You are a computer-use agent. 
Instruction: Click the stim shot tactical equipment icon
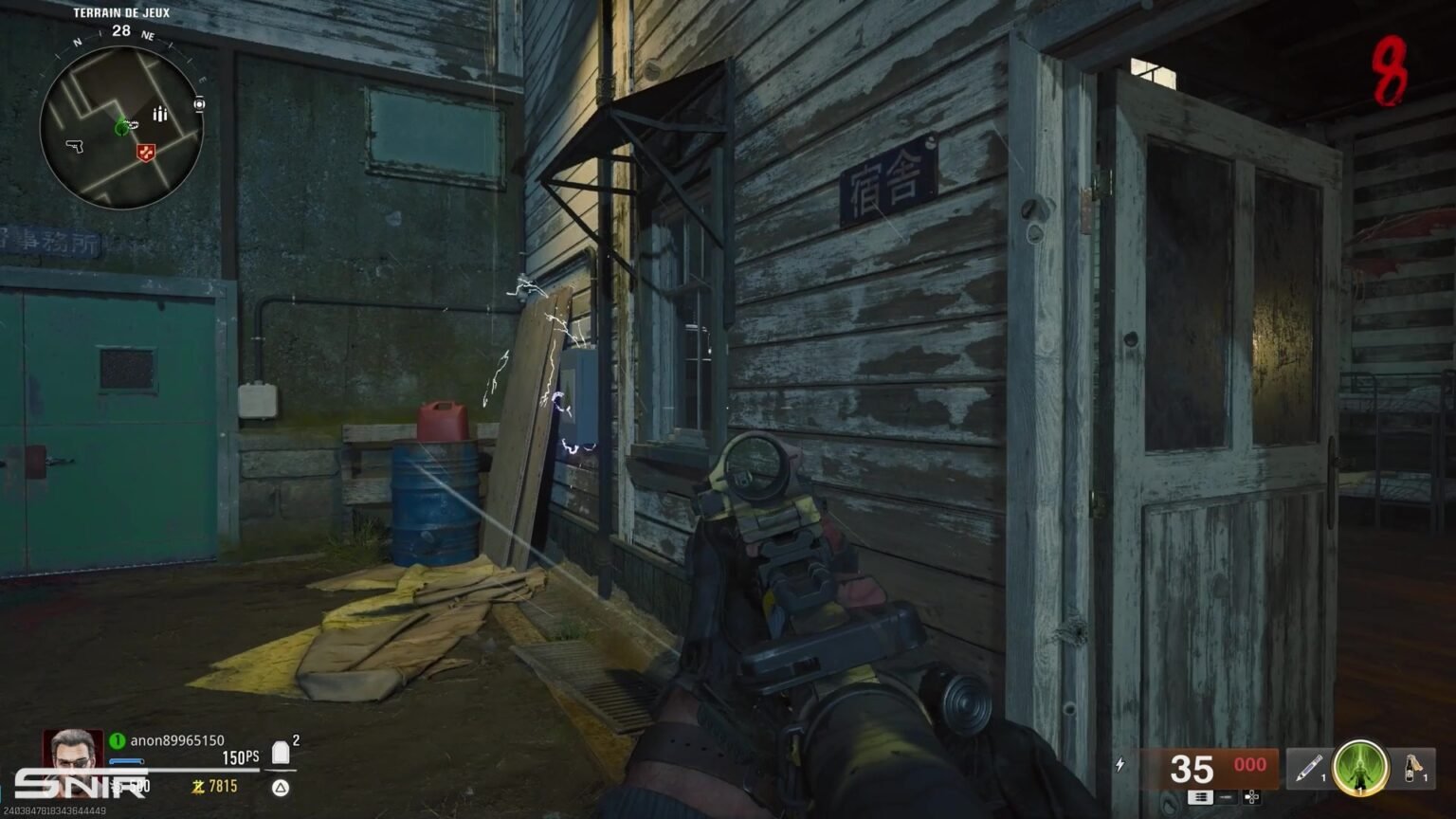(x=1311, y=766)
